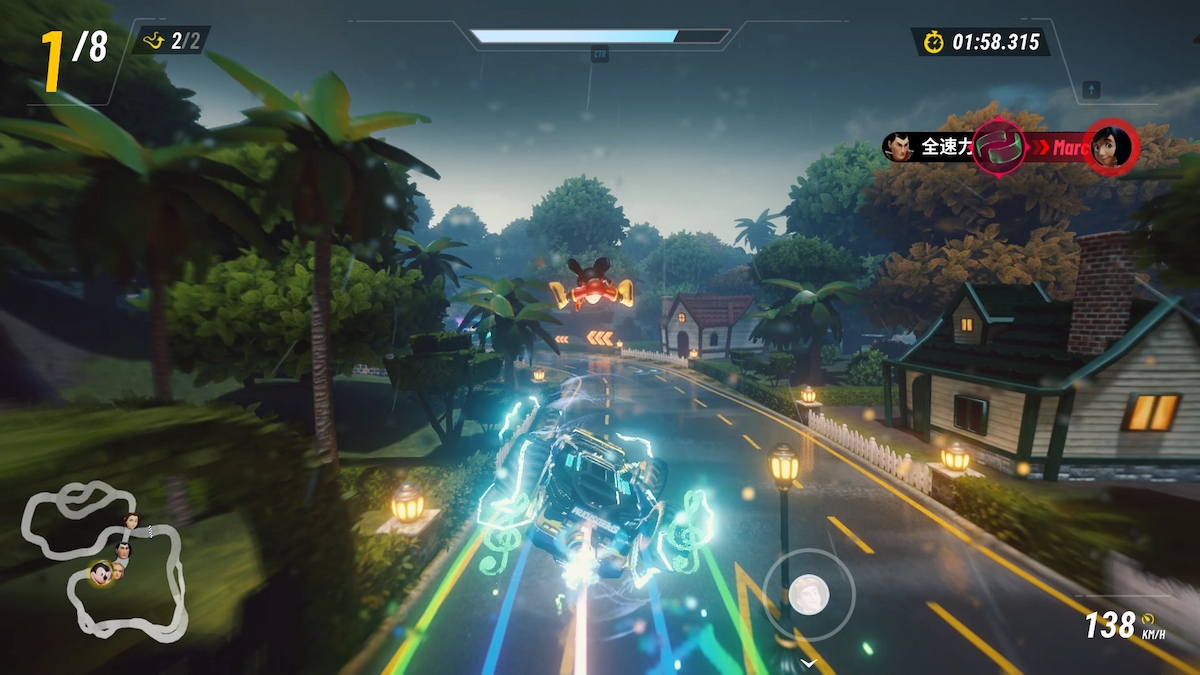Image resolution: width=1200 pixels, height=675 pixels.
Task: Tap the attacker's portrait in the feed
Action: click(x=897, y=147)
